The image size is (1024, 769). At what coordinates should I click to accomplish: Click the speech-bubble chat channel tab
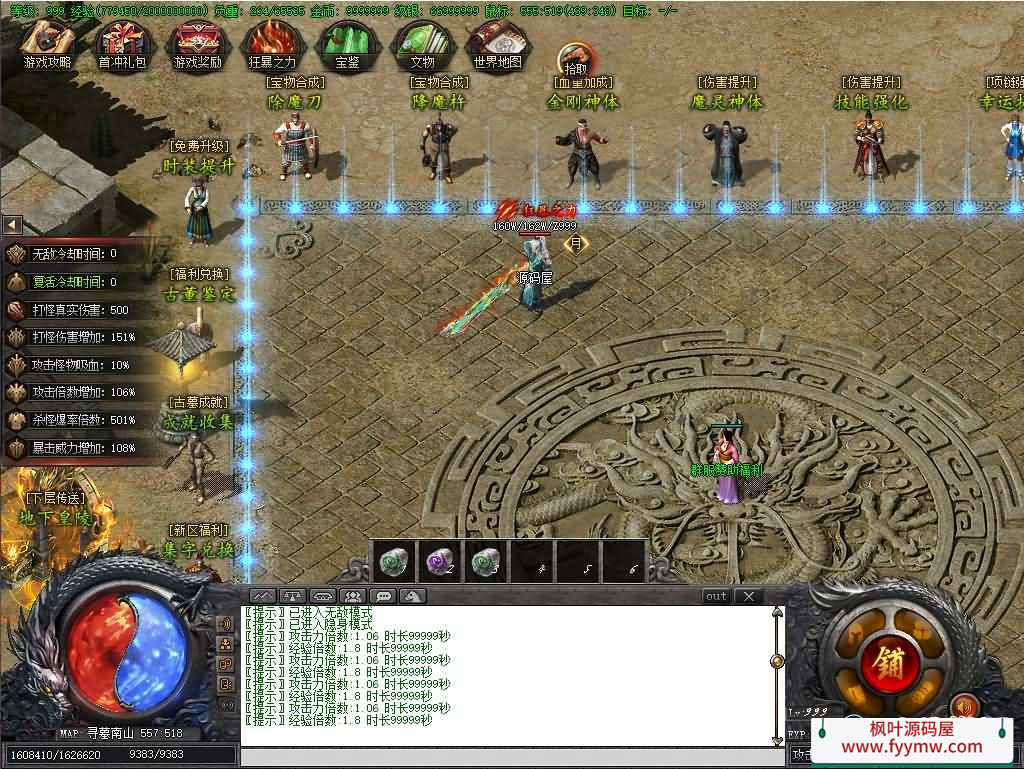pos(381,596)
